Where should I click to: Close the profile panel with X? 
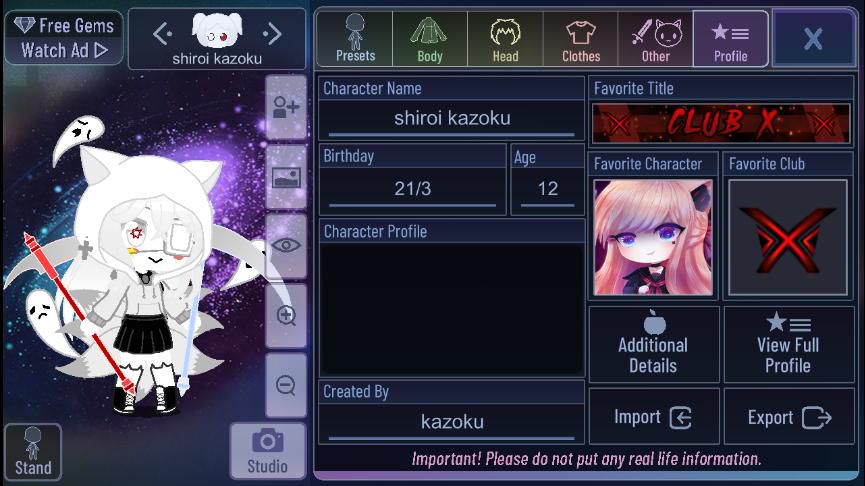click(x=812, y=39)
